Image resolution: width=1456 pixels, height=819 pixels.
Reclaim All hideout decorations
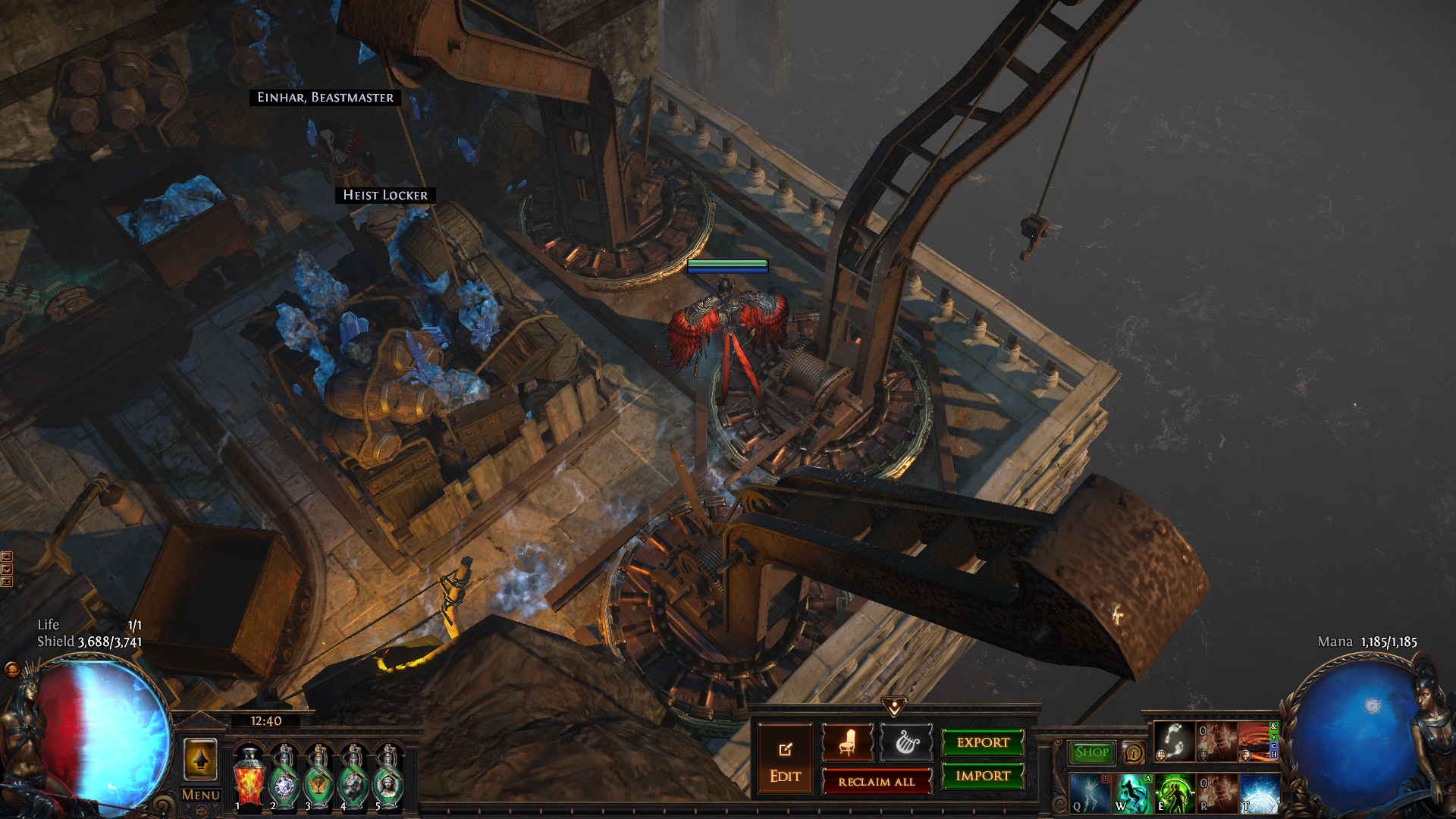click(877, 781)
